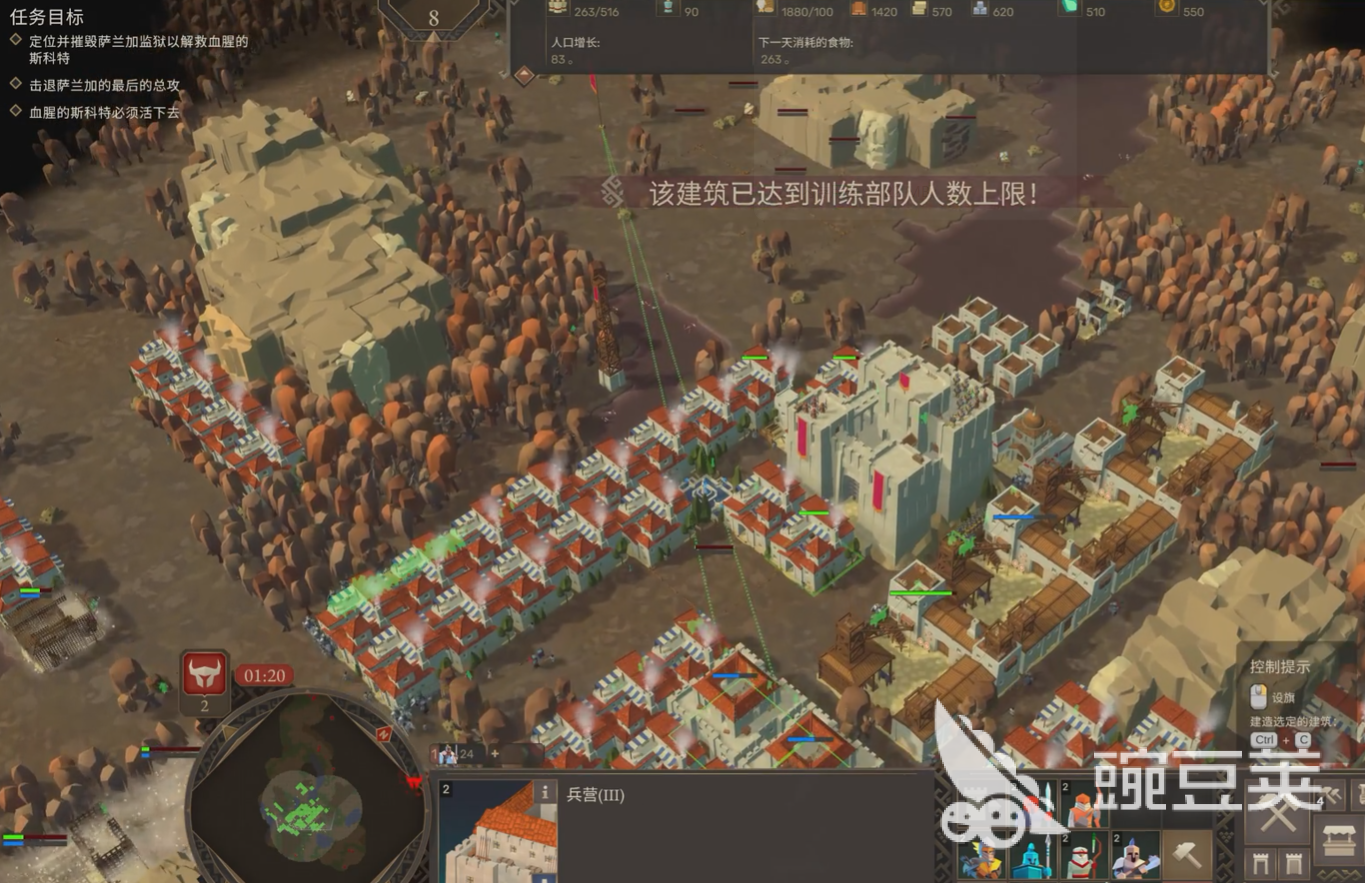This screenshot has width=1365, height=883.
Task: Click the plus next to unit count 24
Action: (495, 753)
